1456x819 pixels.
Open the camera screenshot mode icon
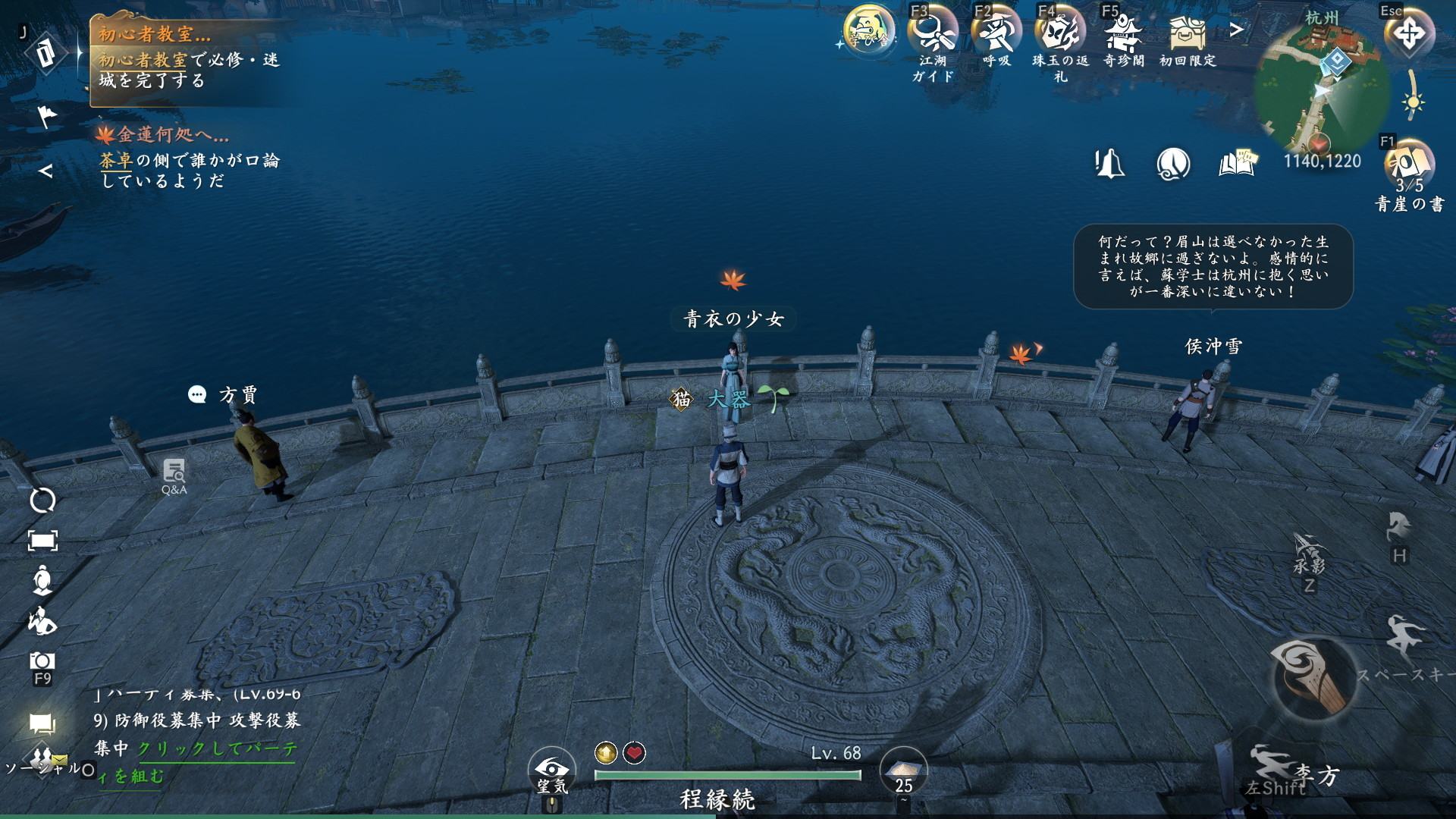pyautogui.click(x=42, y=661)
